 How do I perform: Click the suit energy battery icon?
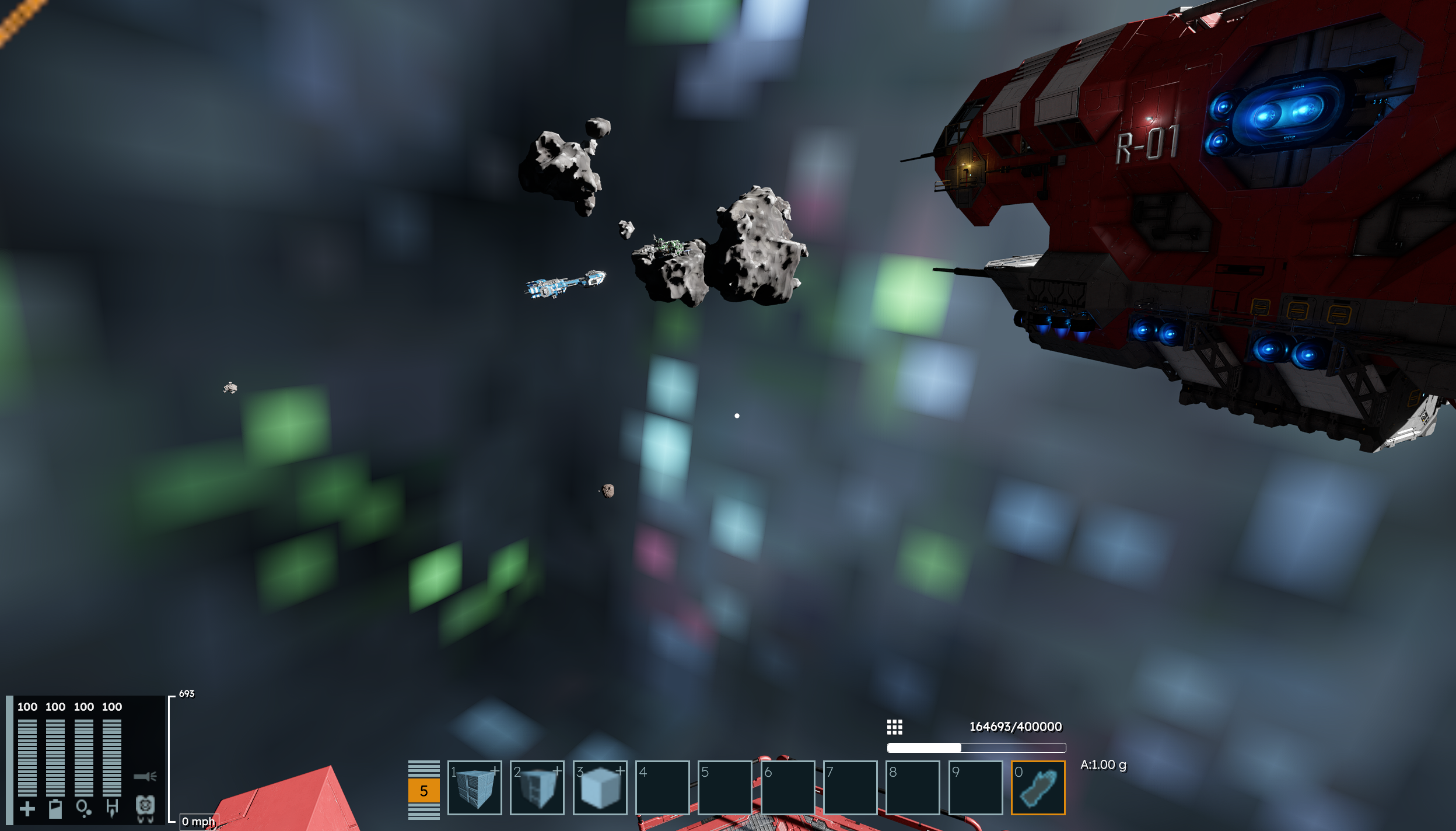55,809
